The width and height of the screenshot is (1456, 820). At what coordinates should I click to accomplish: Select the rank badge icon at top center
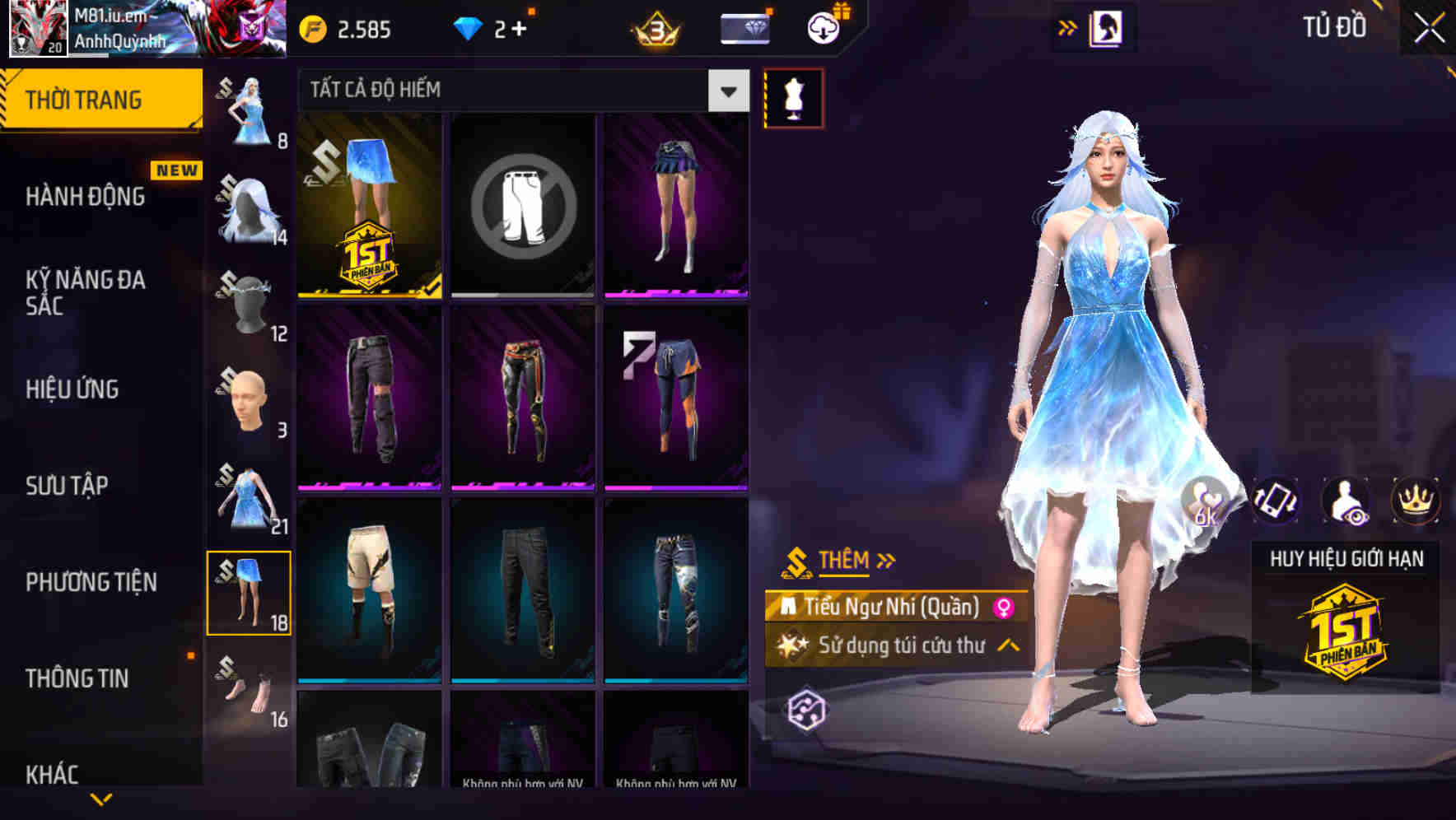tap(653, 27)
